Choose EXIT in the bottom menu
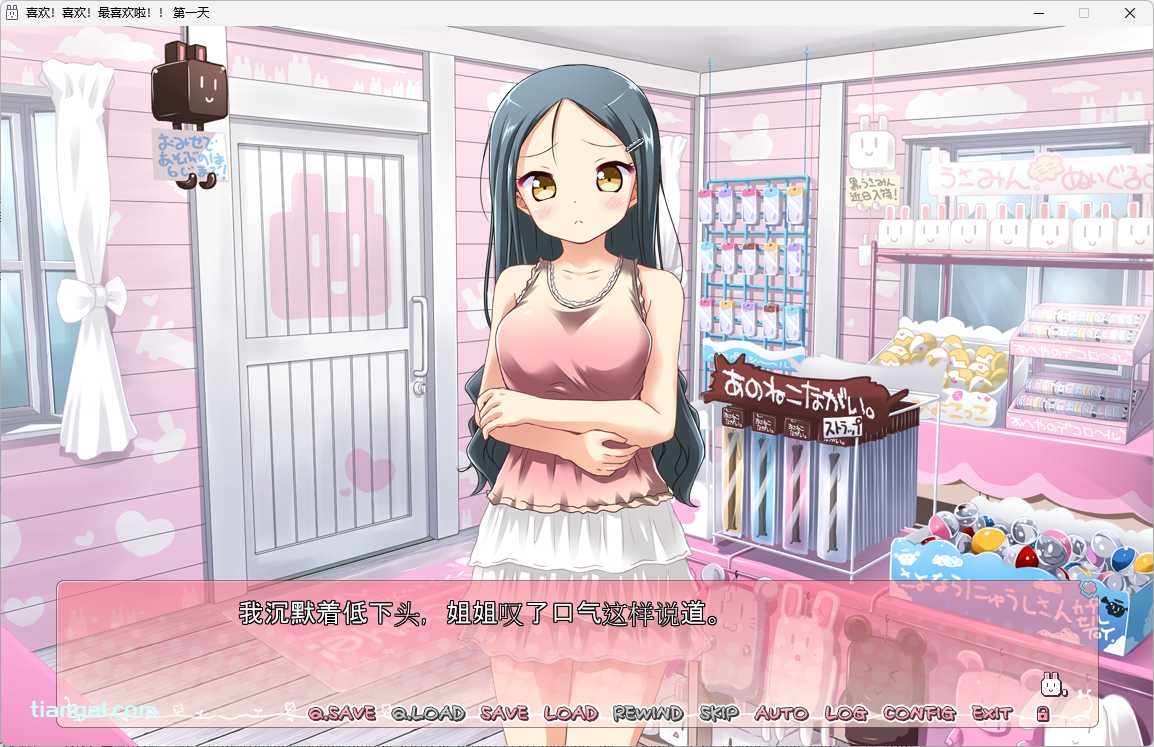This screenshot has height=747, width=1154. pyautogui.click(x=992, y=713)
